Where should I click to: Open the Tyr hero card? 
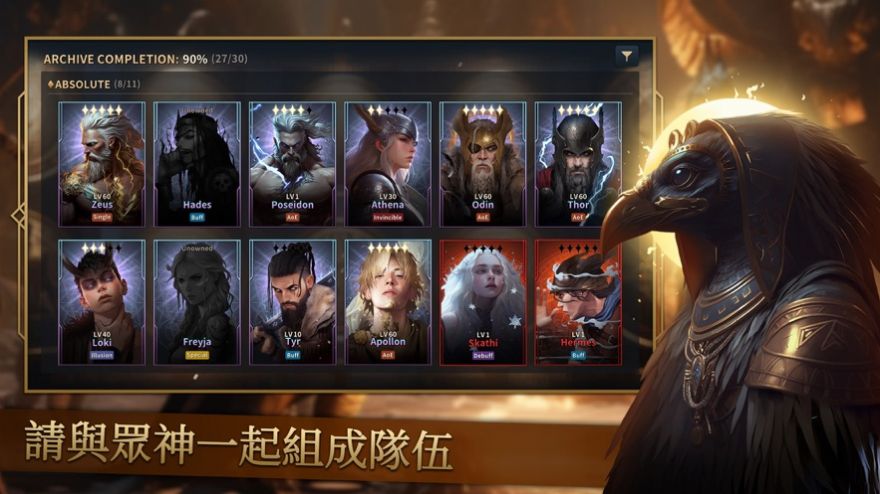292,301
